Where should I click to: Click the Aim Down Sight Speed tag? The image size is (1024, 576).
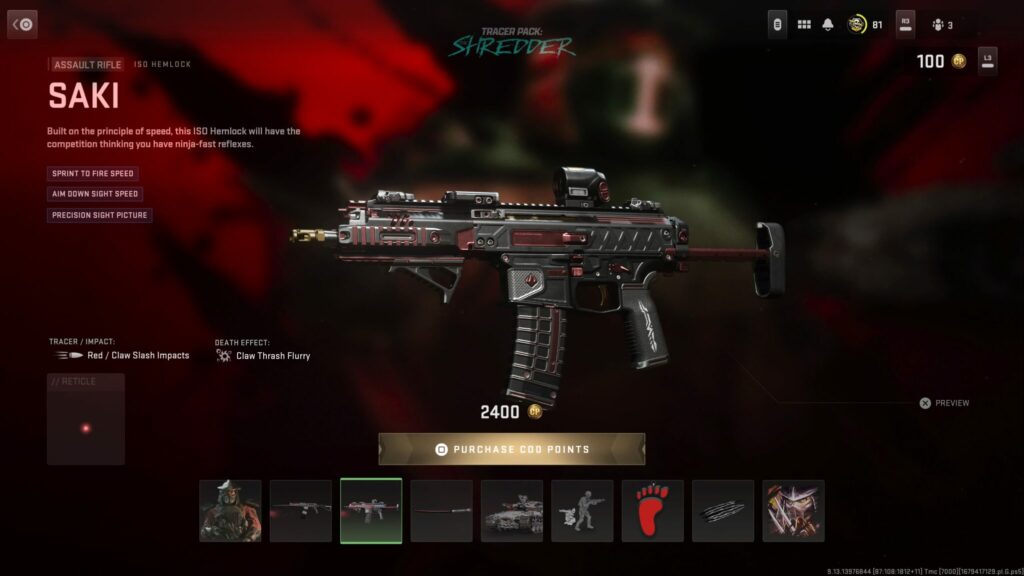[x=94, y=194]
